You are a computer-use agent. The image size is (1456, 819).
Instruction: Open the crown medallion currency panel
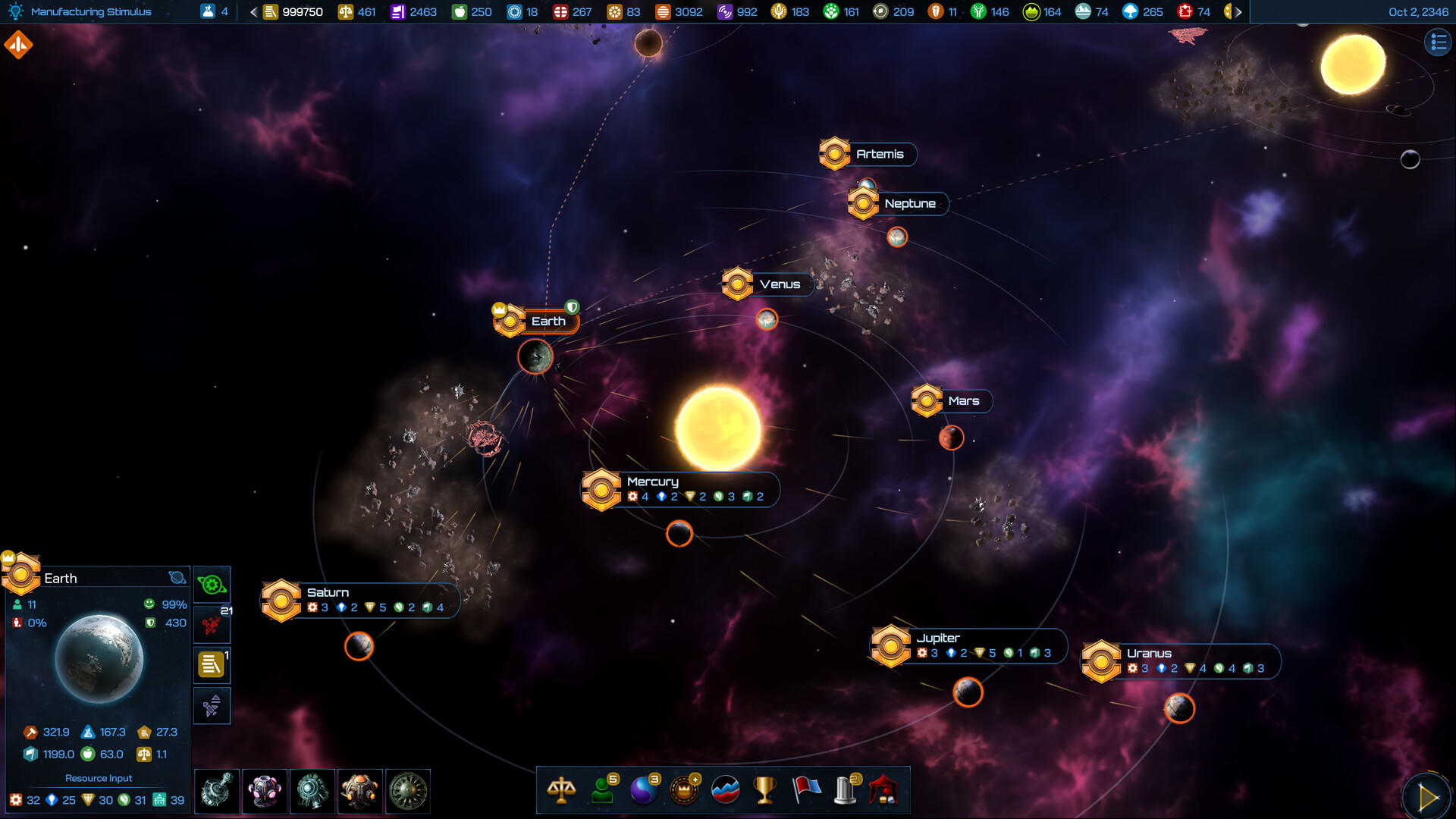tap(683, 790)
